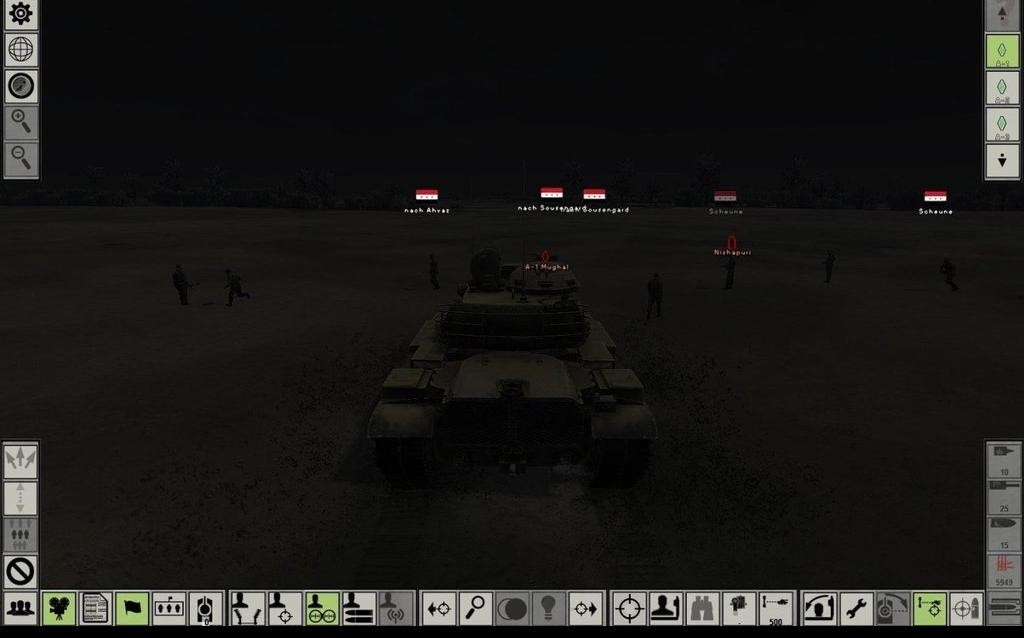Image resolution: width=1024 pixels, height=638 pixels.
Task: Click the prohibition stop-order button
Action: pyautogui.click(x=20, y=571)
